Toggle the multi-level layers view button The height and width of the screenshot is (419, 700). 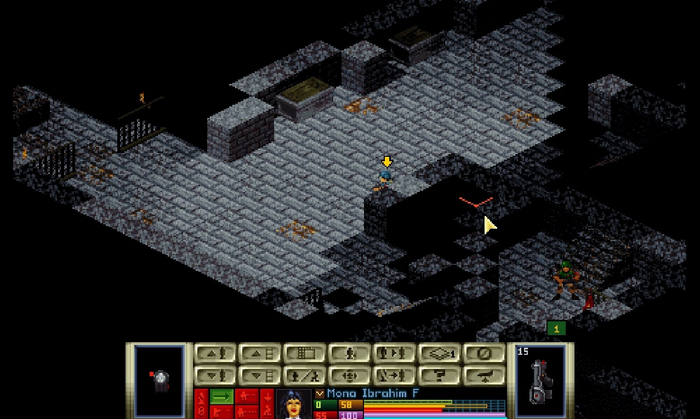pyautogui.click(x=436, y=353)
